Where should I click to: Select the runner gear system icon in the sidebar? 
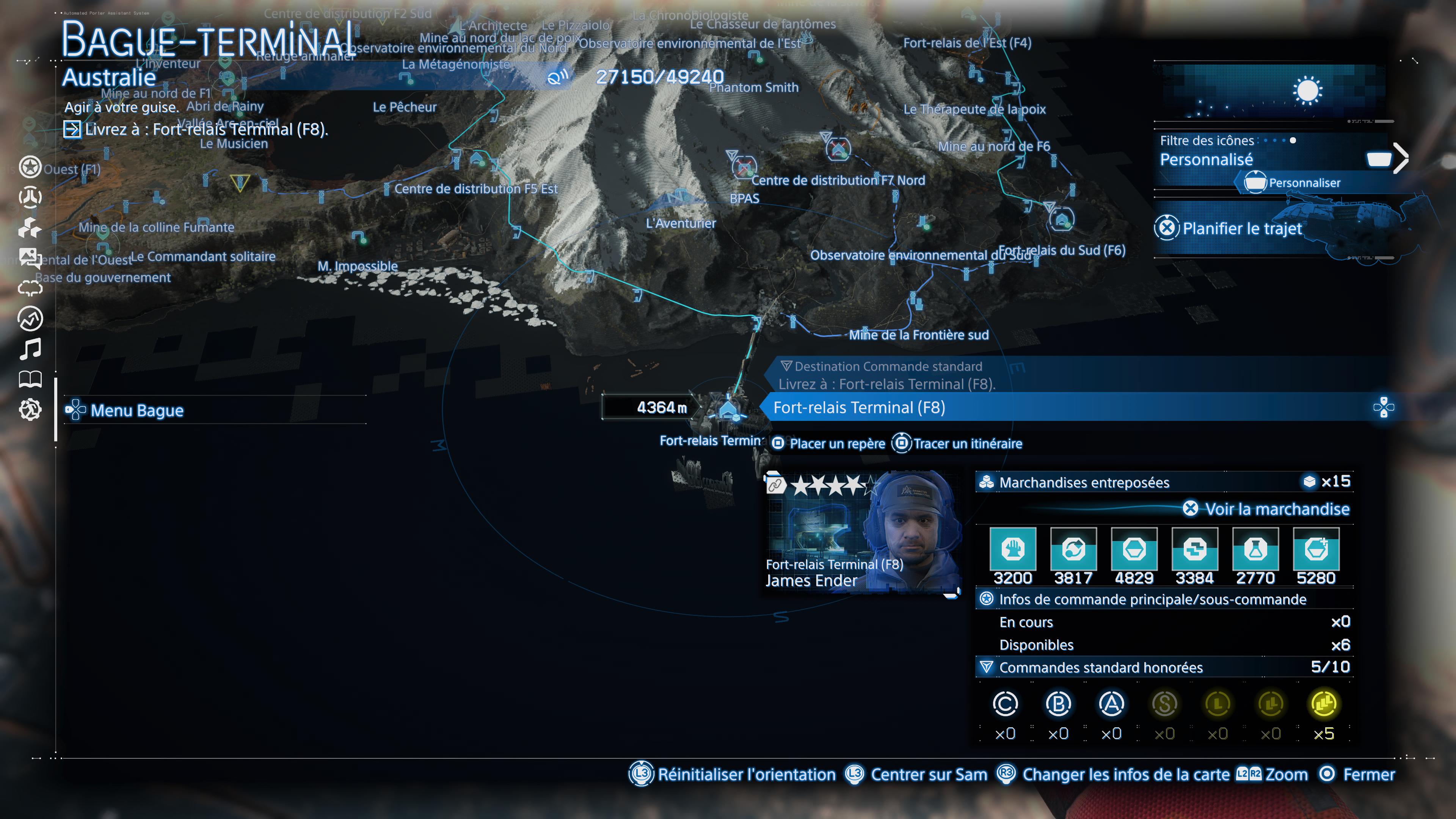(31, 410)
